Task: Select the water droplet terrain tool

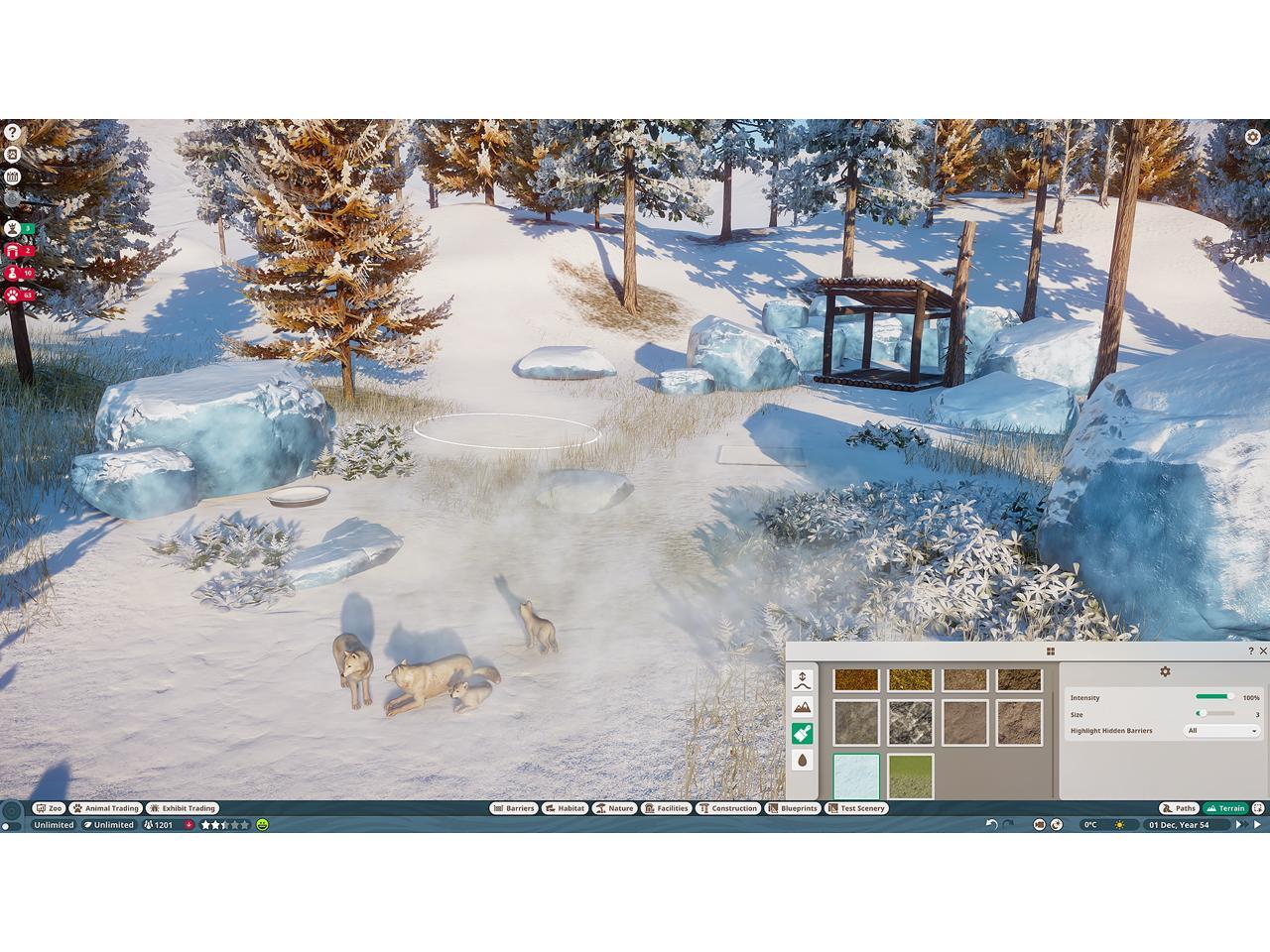Action: [803, 761]
